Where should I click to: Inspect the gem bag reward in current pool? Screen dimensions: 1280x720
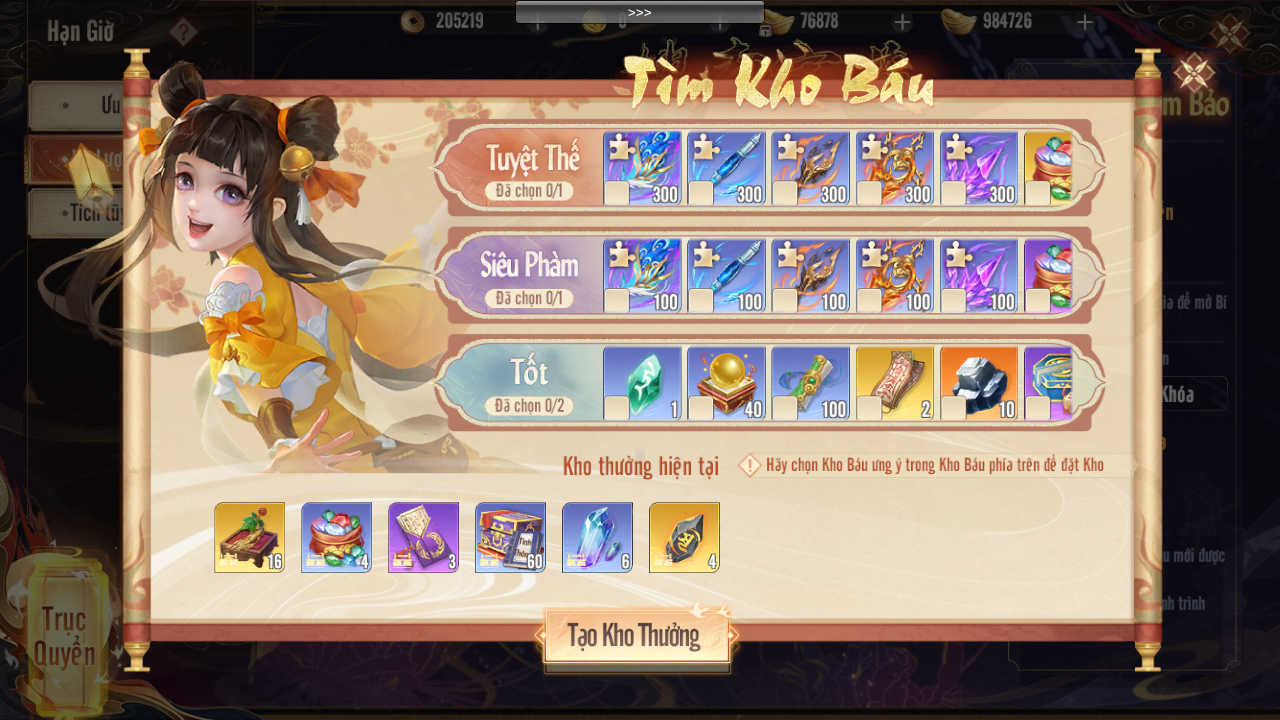(x=336, y=537)
